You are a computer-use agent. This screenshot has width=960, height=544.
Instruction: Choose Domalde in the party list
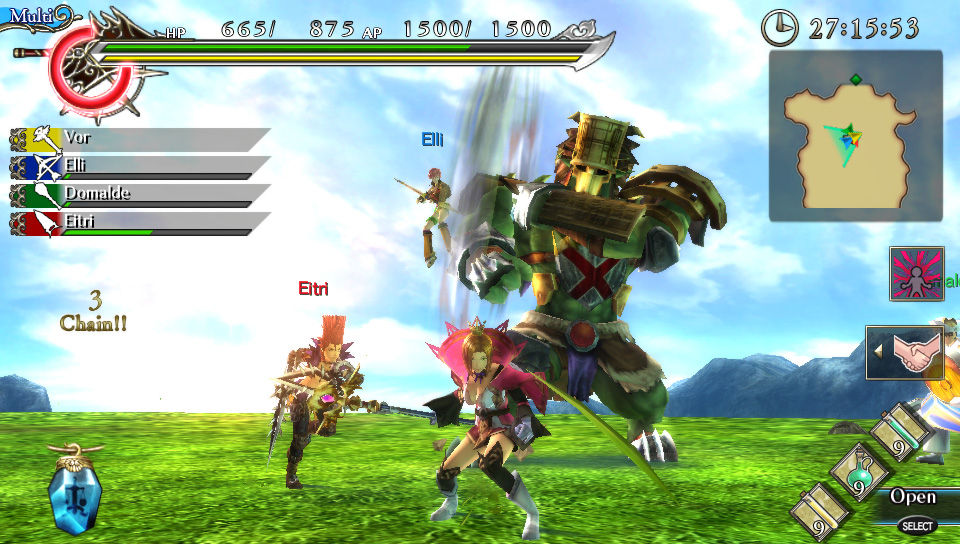pos(140,194)
